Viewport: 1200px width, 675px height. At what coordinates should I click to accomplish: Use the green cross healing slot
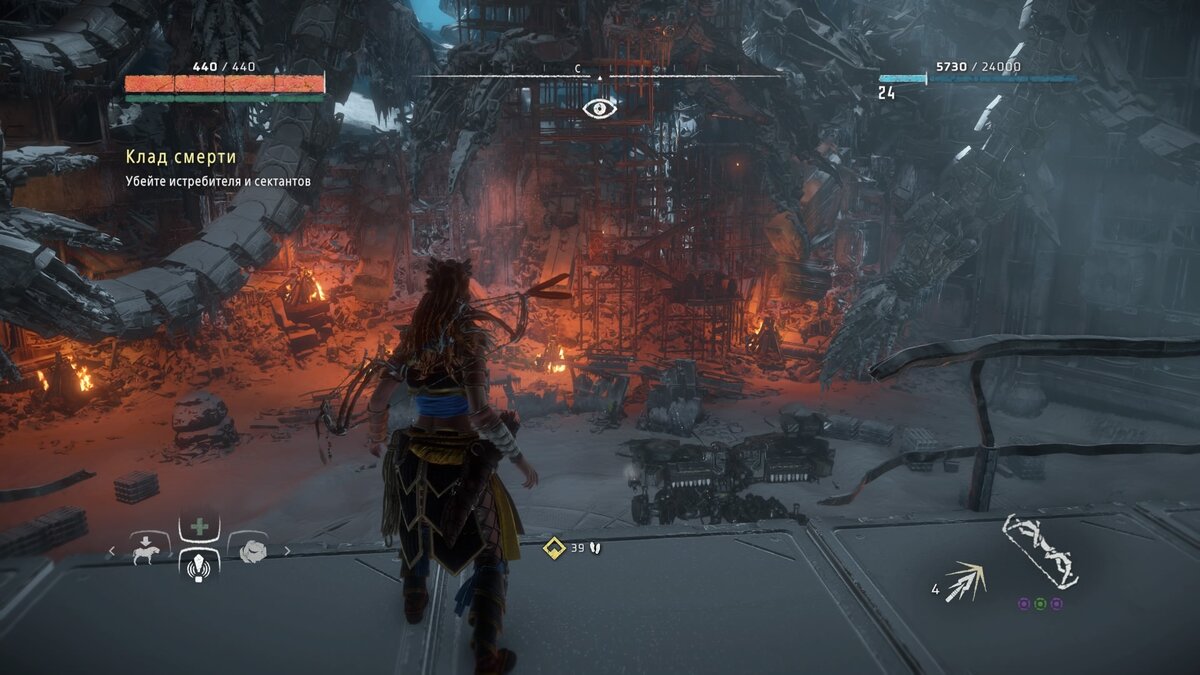[198, 527]
